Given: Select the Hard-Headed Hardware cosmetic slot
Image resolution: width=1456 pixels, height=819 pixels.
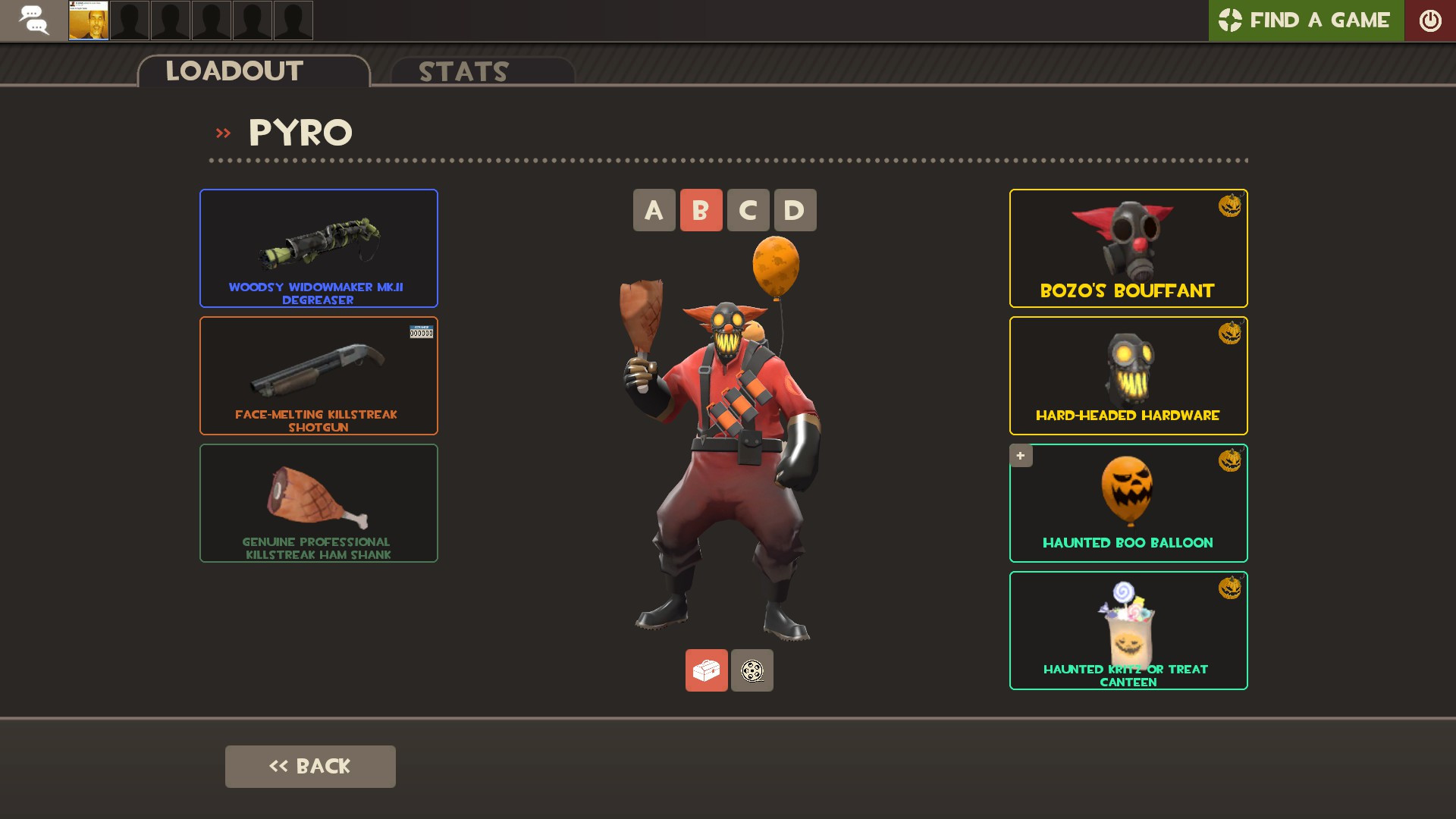Looking at the screenshot, I should [1128, 375].
